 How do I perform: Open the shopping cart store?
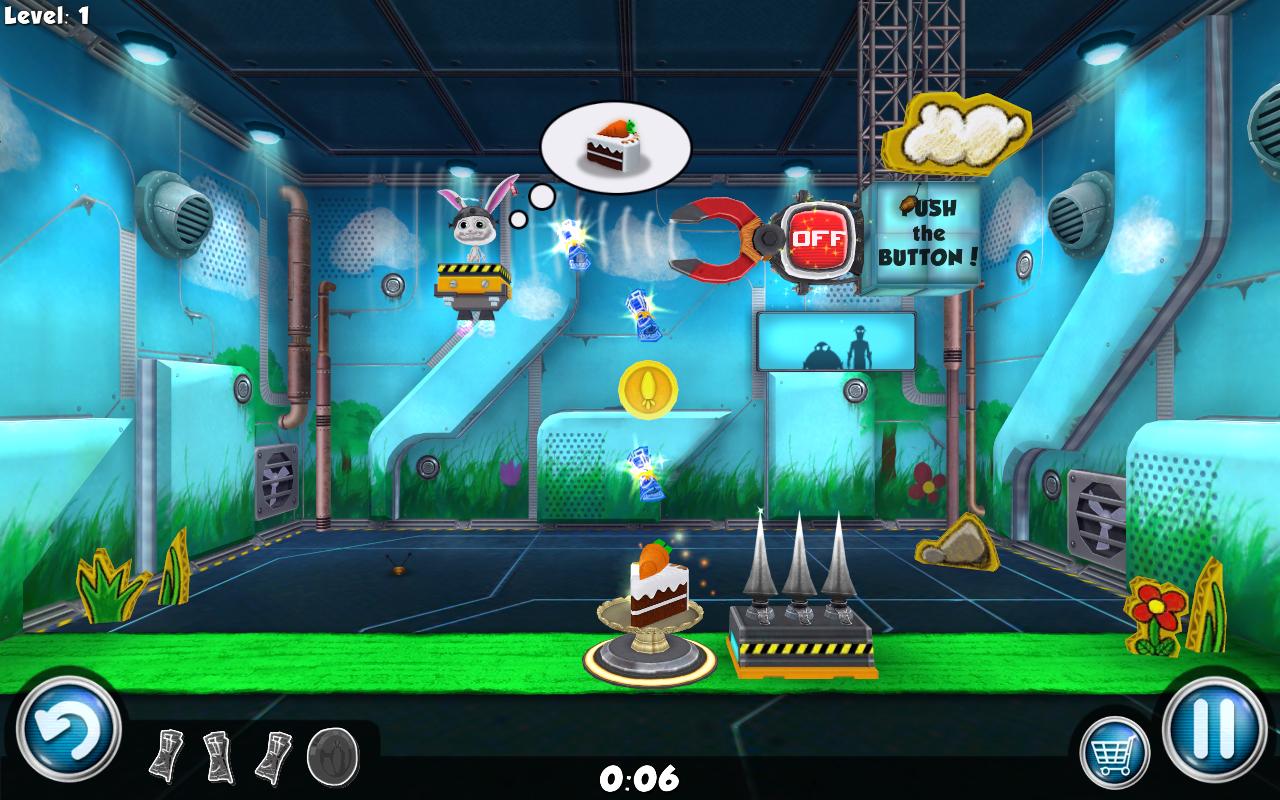[x=1114, y=751]
